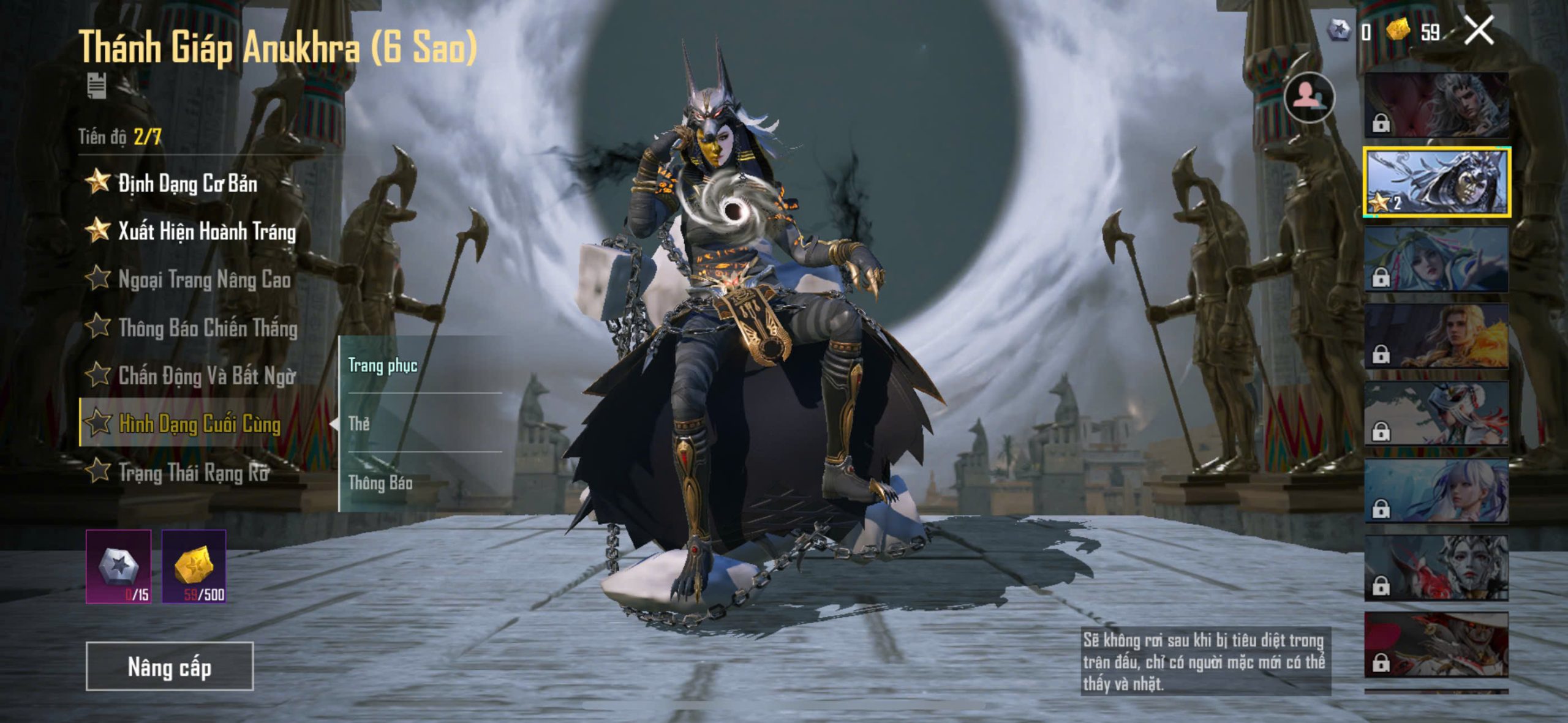Choose the locked flaming blonde outfit thumbnail
1568x723 pixels.
point(1436,336)
